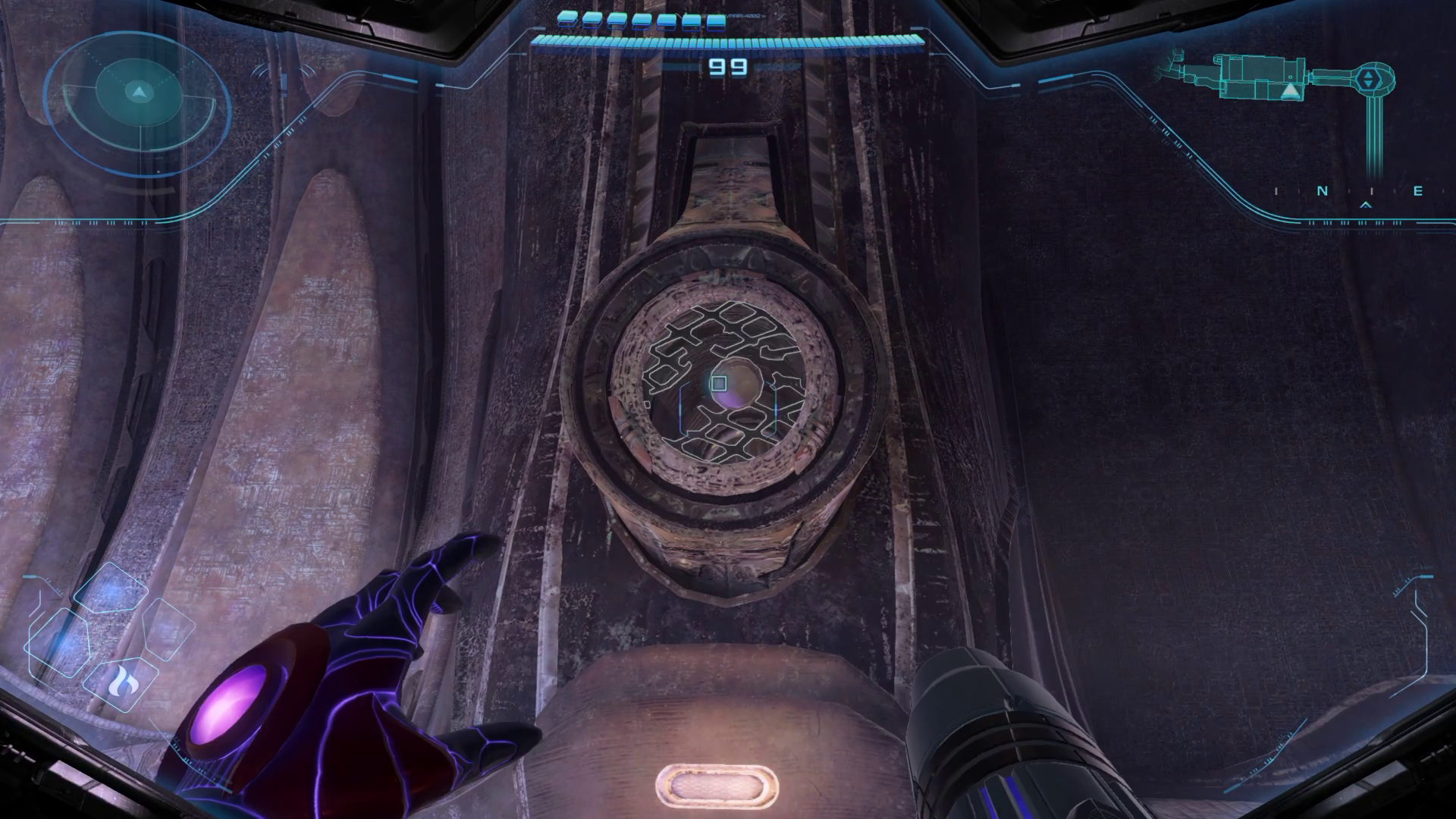This screenshot has width=1456, height=819.
Task: Click the elevator marker on the minimap
Action: (x=1367, y=79)
